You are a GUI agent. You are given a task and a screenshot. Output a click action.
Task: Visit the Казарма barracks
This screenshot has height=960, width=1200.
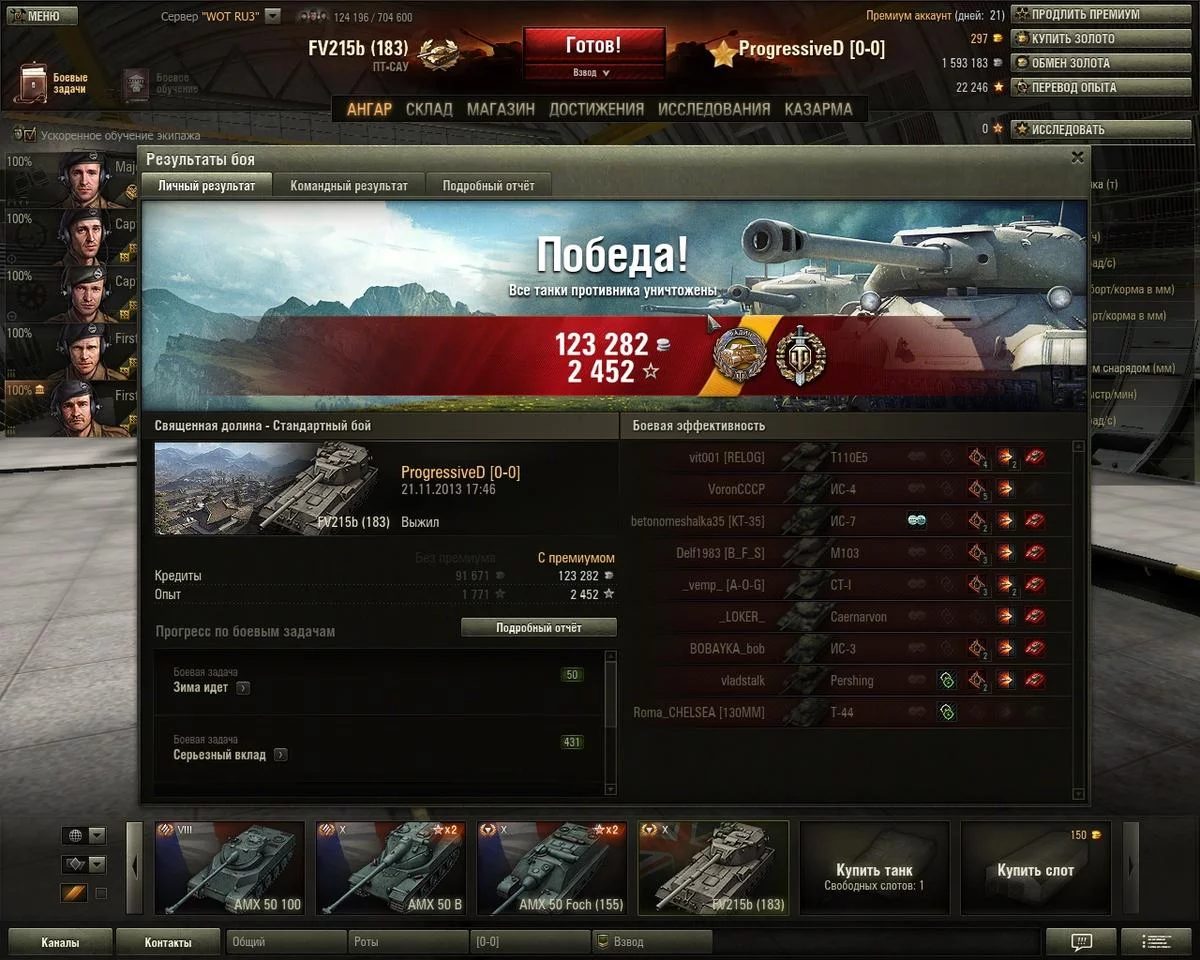818,109
